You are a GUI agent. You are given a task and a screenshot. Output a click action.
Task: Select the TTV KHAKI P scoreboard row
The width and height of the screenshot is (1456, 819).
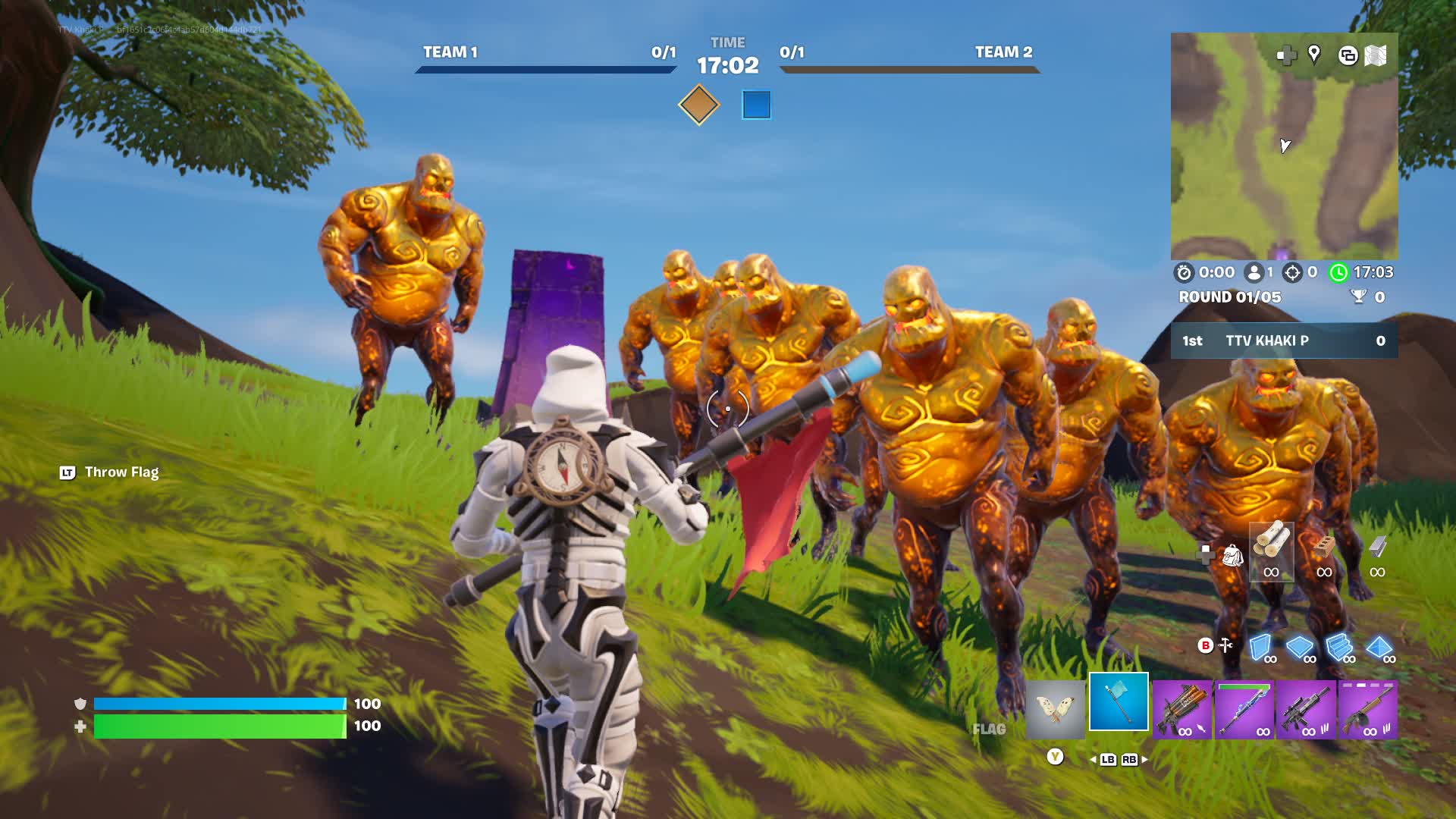point(1284,340)
